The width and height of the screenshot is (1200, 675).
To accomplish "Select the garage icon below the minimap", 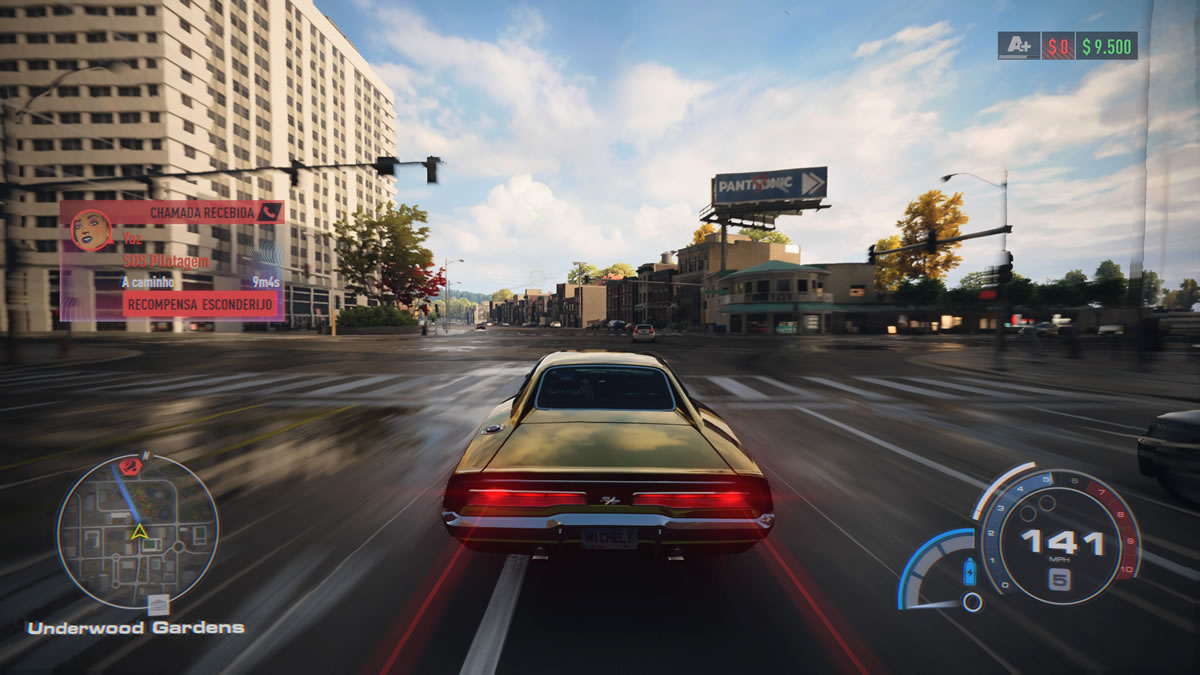I will click(158, 604).
